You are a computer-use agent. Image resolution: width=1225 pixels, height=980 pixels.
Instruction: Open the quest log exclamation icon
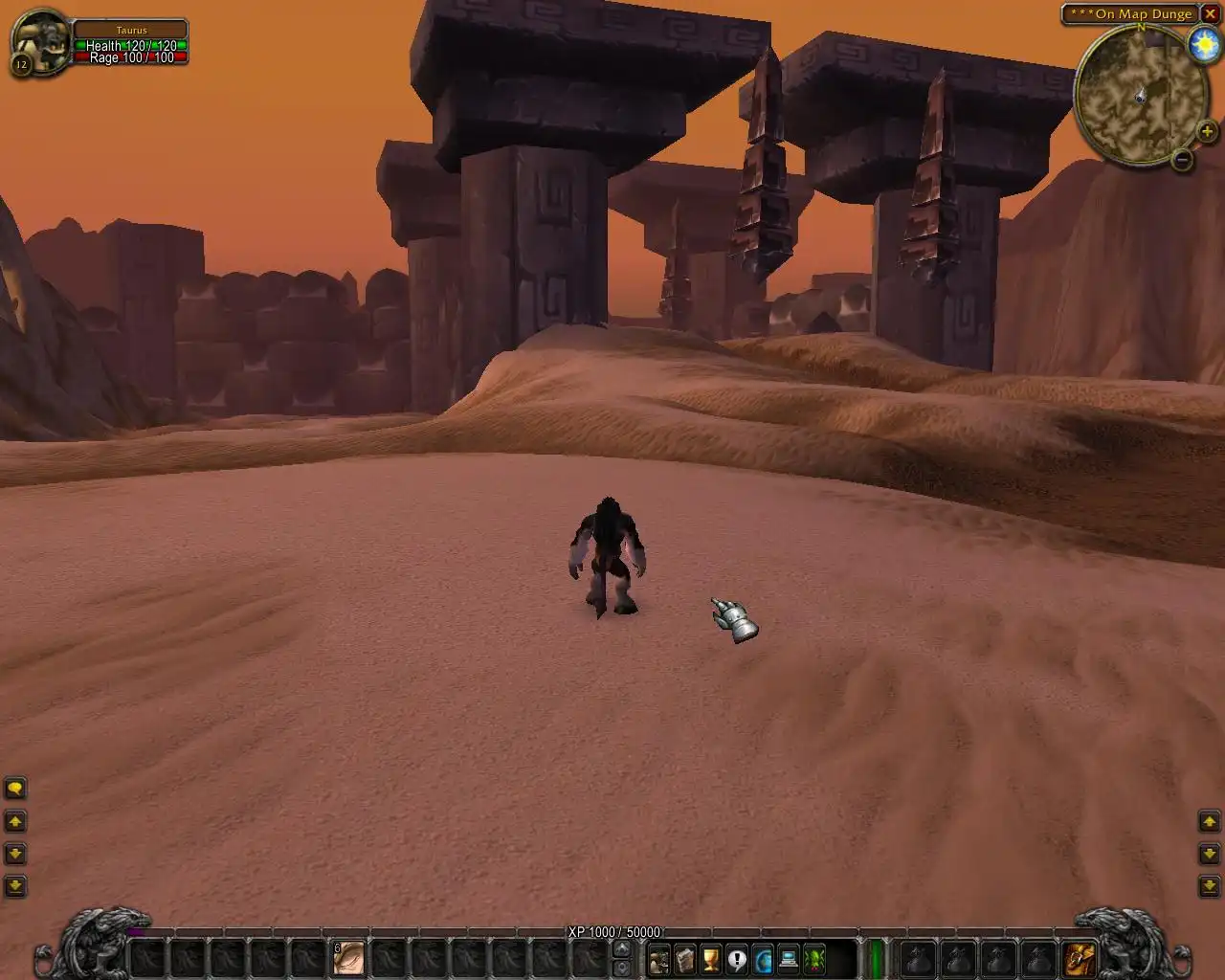coord(737,958)
